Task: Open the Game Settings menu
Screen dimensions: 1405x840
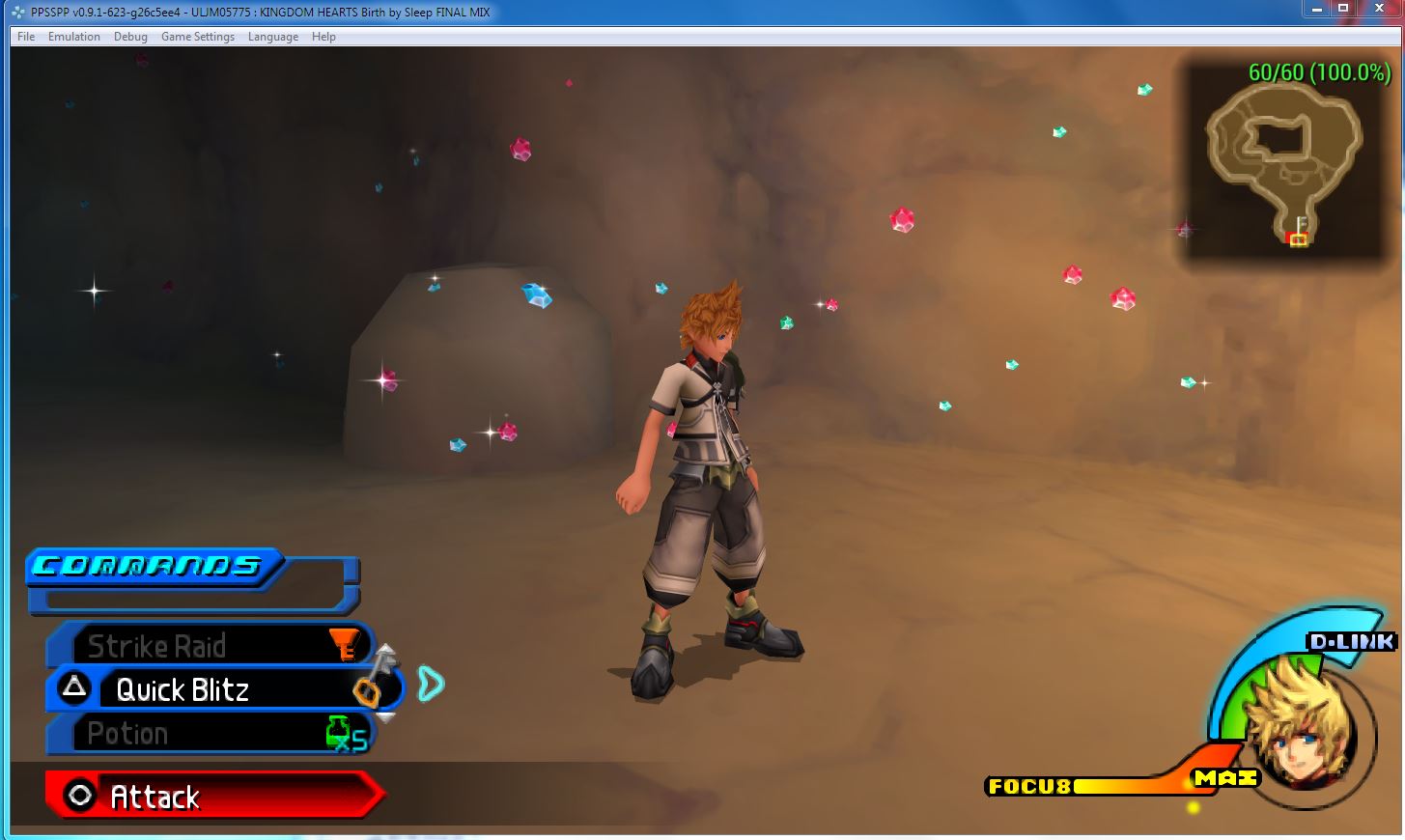Action: point(198,37)
